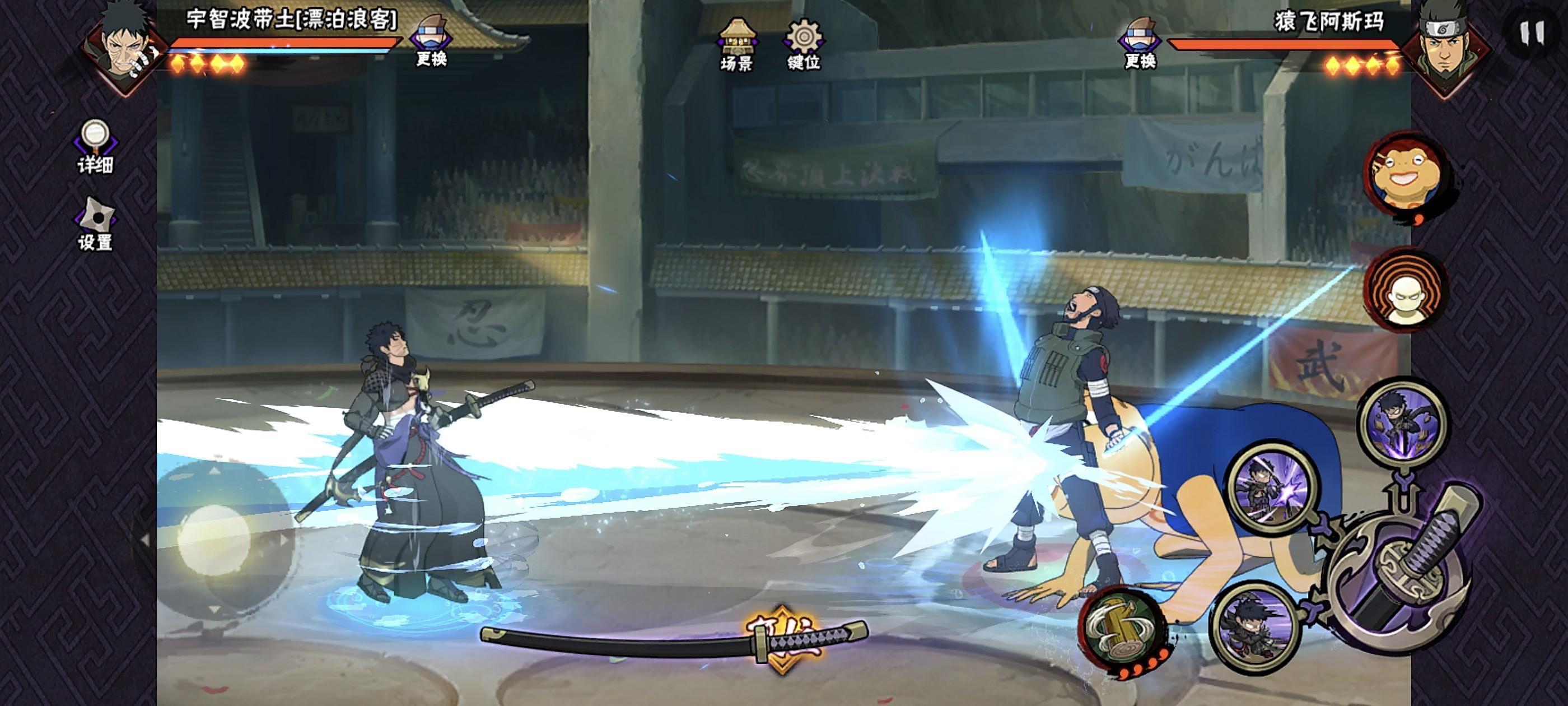Open the 键位 key layout settings
The image size is (1568, 706).
(804, 44)
